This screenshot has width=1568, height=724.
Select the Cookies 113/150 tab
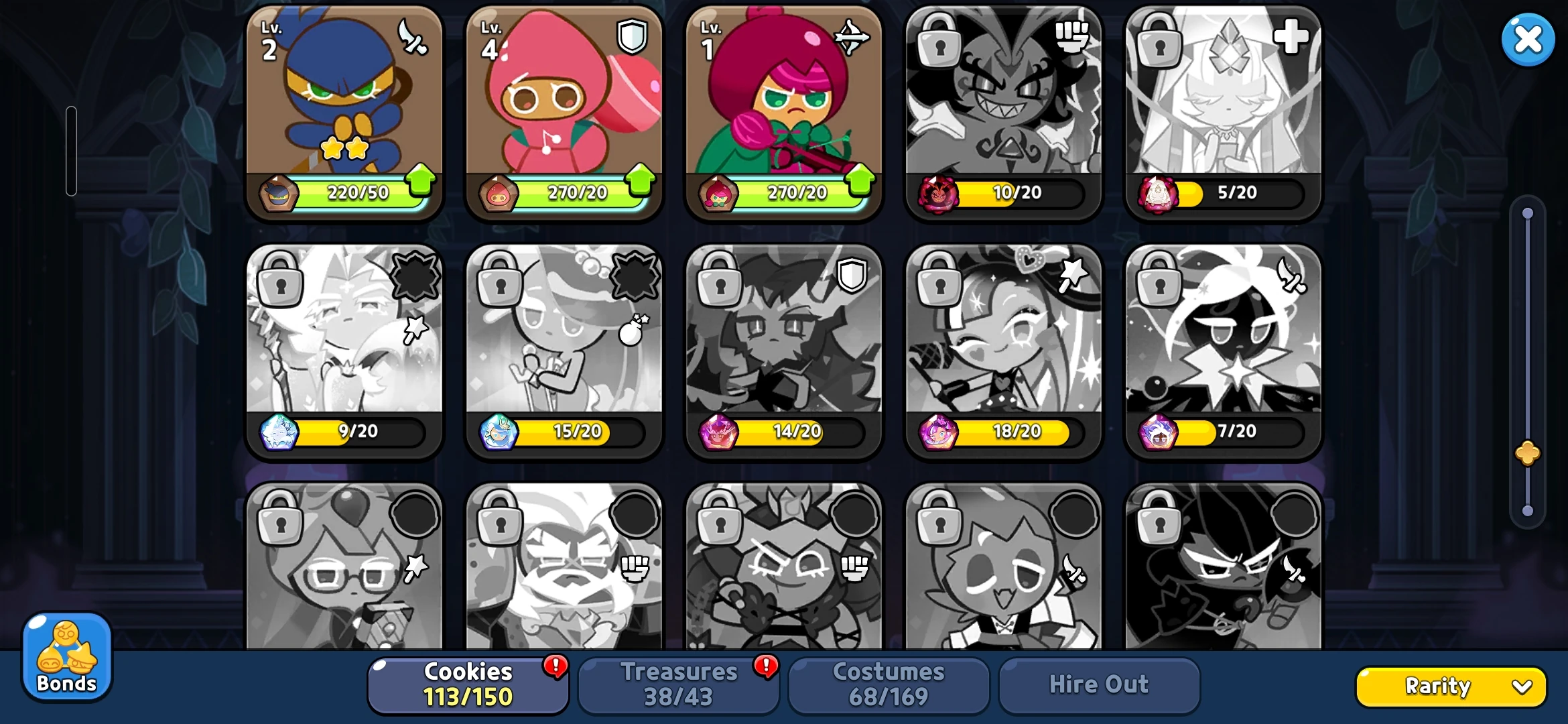tap(467, 684)
